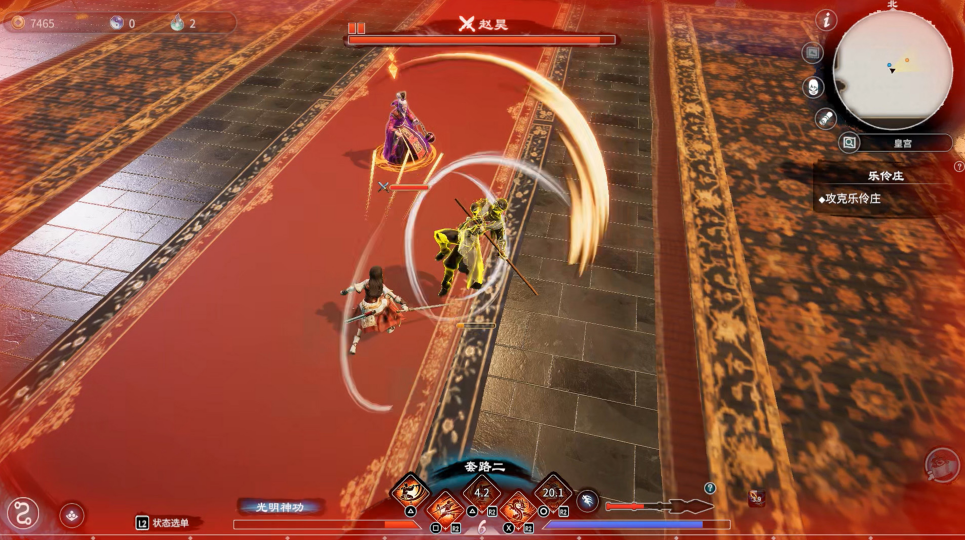Click the question mark beside quest tracker
The height and width of the screenshot is (540, 965).
(x=958, y=167)
